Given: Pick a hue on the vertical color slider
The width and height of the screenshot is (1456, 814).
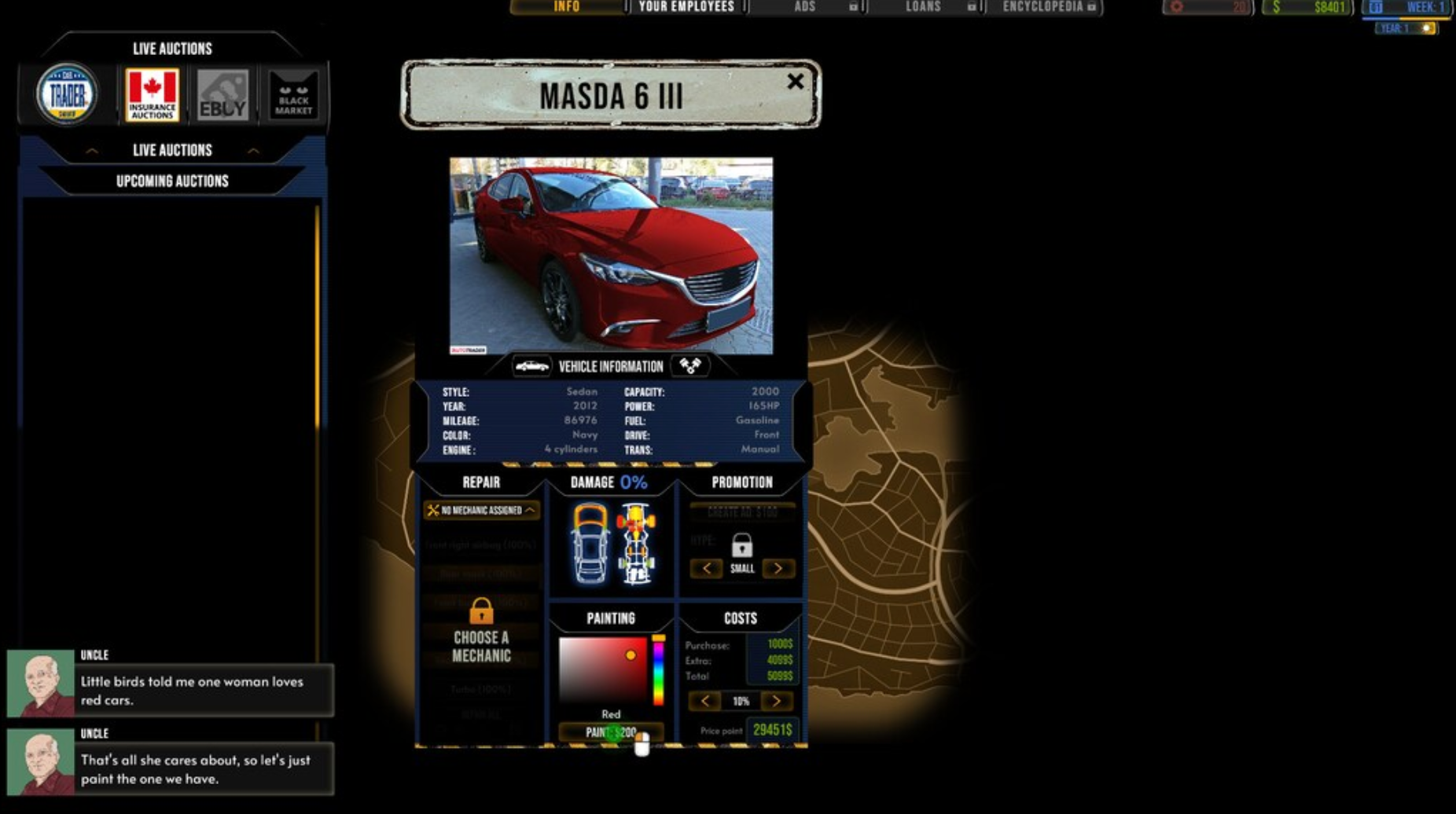Looking at the screenshot, I should [659, 676].
